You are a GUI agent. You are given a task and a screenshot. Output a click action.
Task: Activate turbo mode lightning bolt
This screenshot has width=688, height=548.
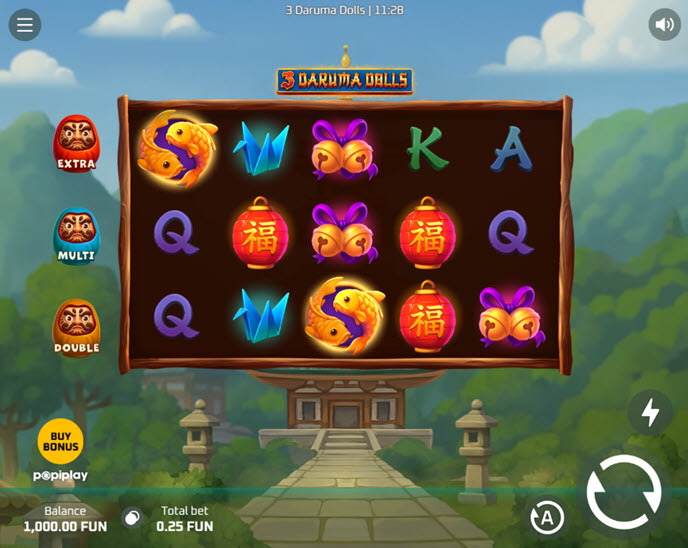pyautogui.click(x=650, y=412)
